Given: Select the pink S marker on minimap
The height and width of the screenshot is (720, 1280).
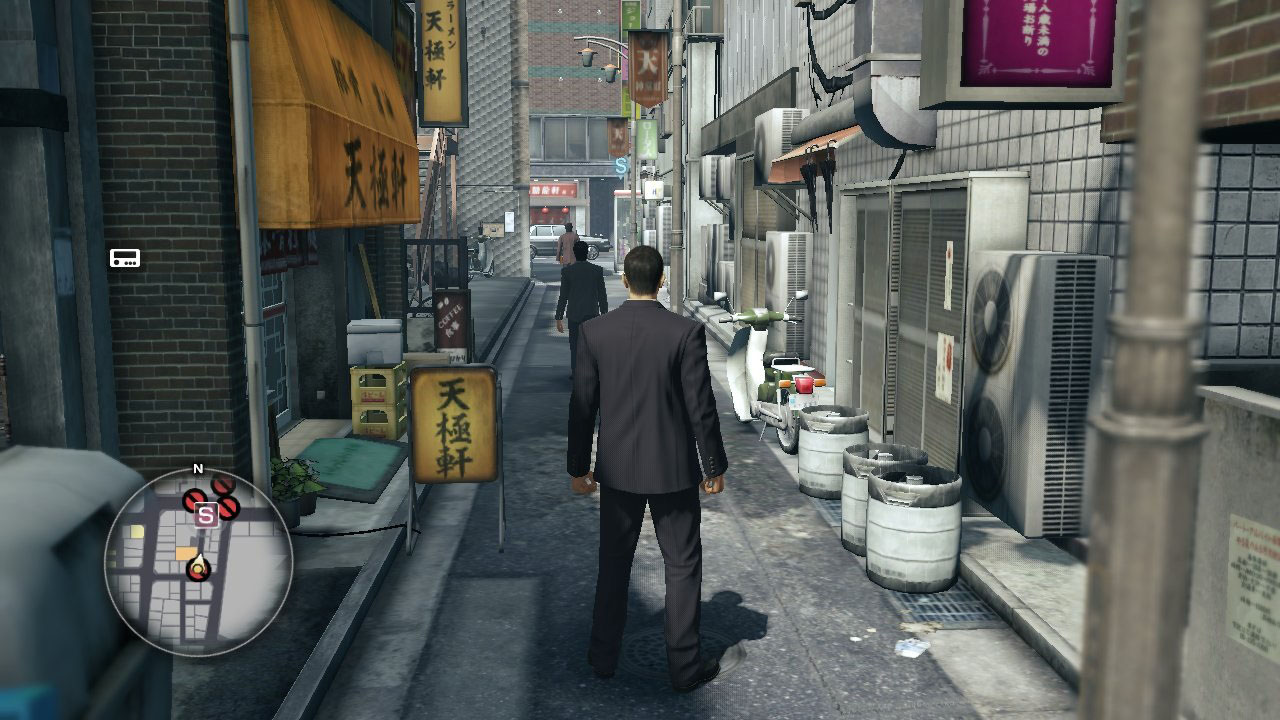Looking at the screenshot, I should pyautogui.click(x=207, y=515).
